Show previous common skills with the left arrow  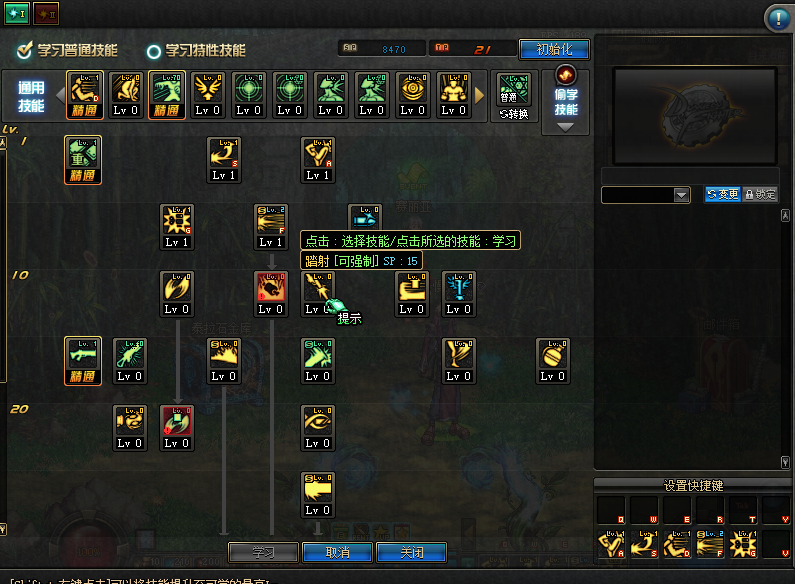[x=57, y=94]
